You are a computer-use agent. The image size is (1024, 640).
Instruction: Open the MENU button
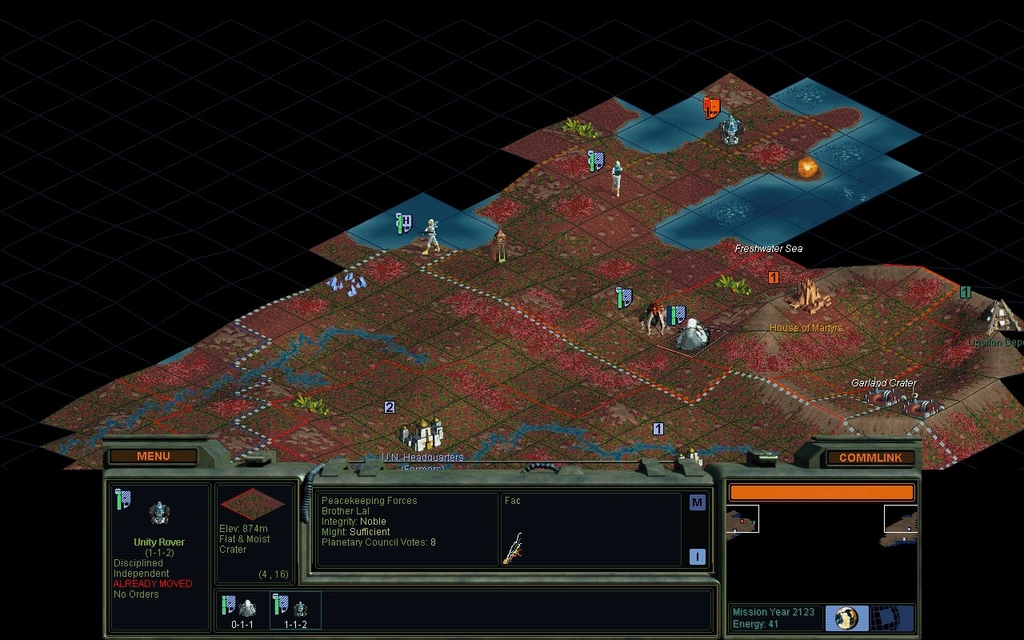(153, 456)
